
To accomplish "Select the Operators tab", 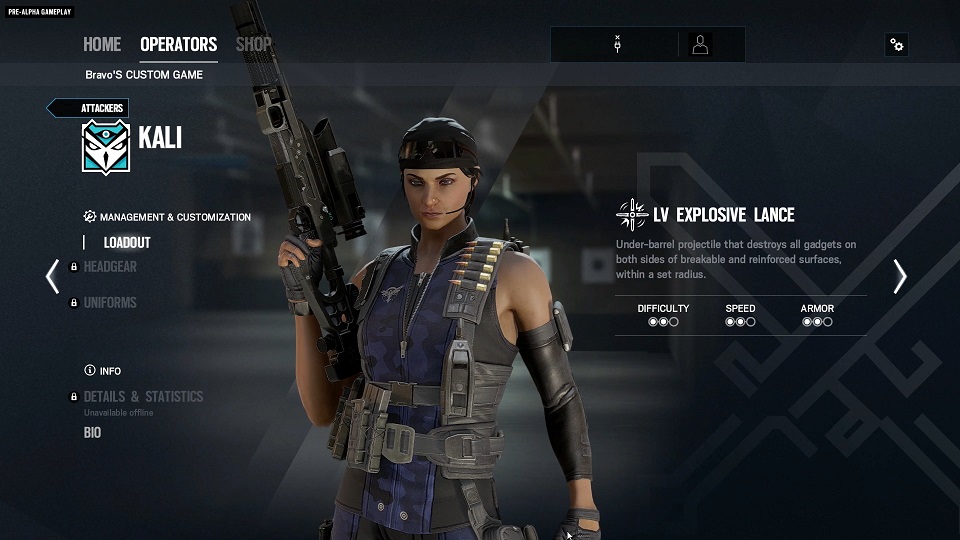I will pyautogui.click(x=178, y=44).
